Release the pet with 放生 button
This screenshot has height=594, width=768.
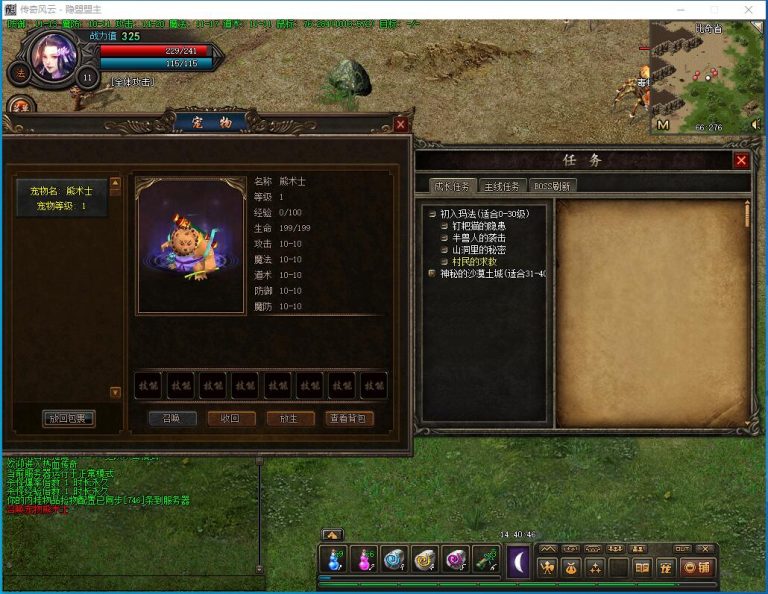[290, 418]
